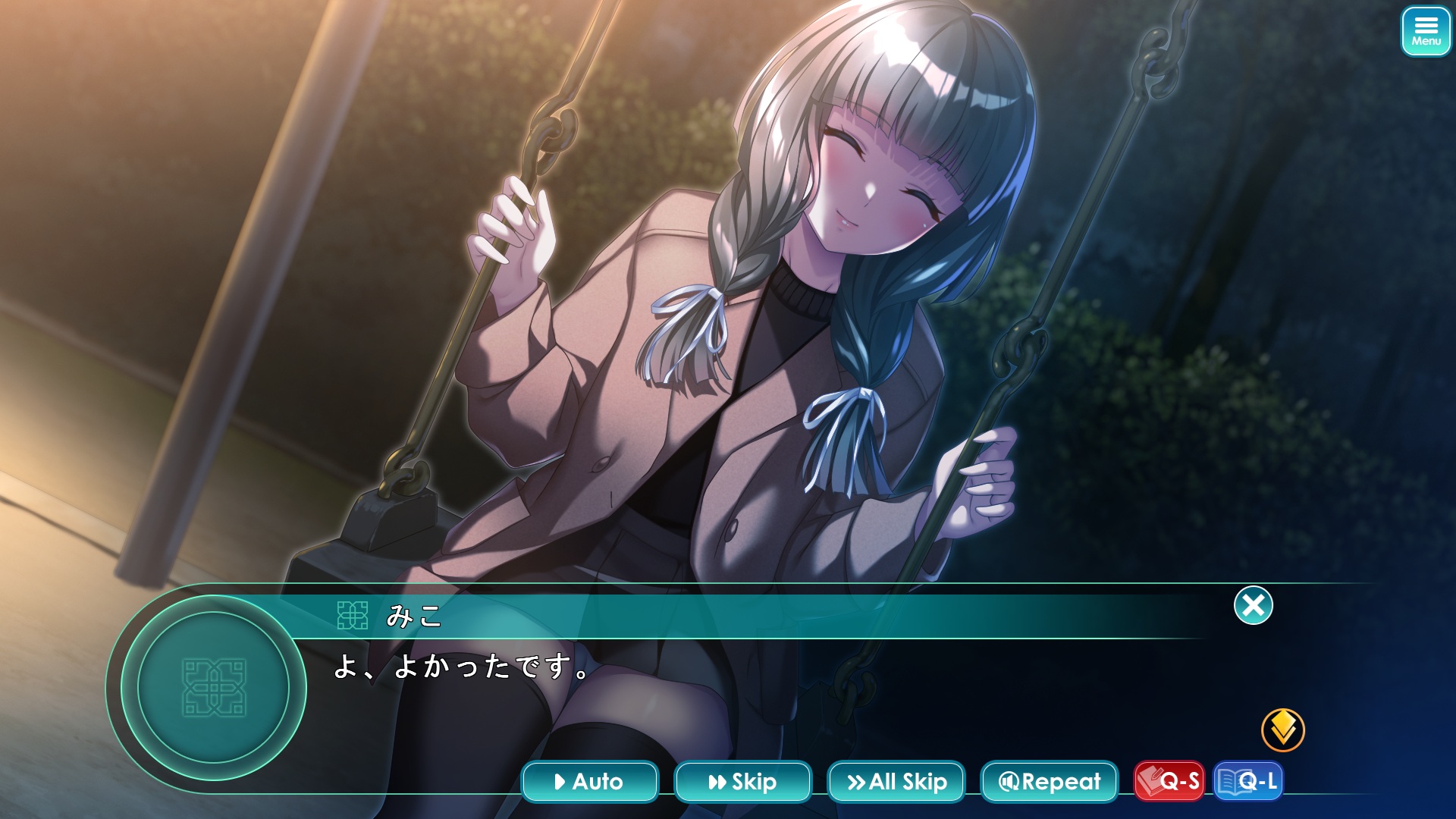This screenshot has height=819, width=1456.
Task: Activate the Skip button
Action: click(x=742, y=781)
